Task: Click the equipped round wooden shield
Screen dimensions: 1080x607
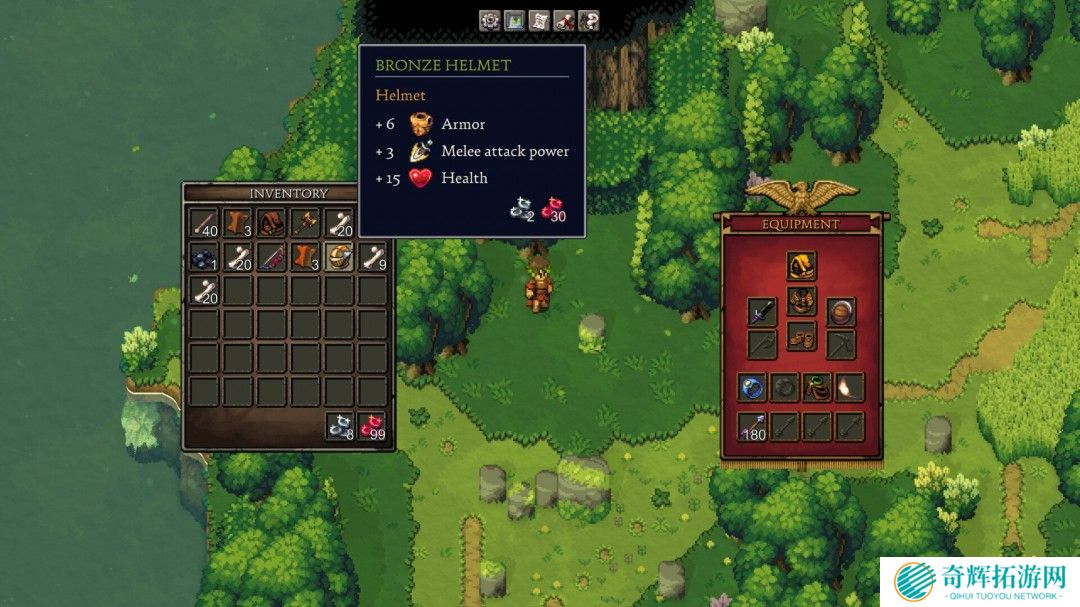Action: 841,312
